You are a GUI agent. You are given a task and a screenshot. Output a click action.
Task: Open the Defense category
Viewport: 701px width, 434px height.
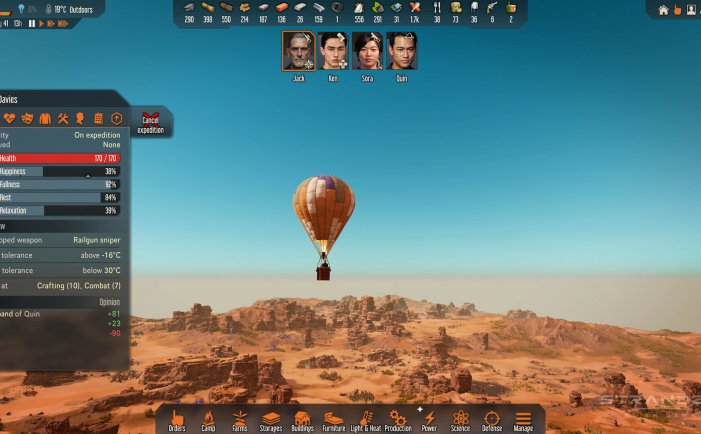492,419
